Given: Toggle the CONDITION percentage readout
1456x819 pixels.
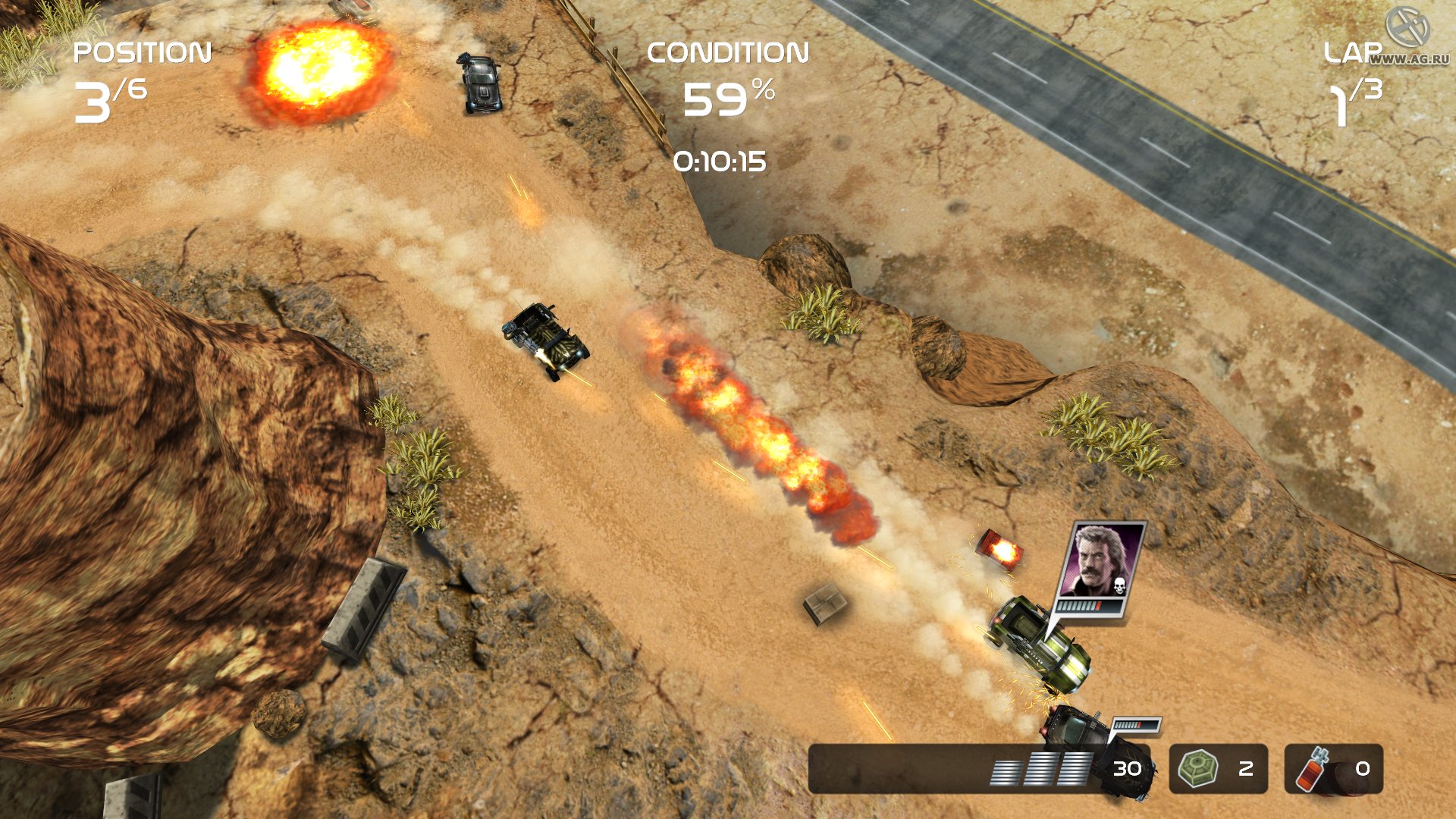Looking at the screenshot, I should tap(730, 97).
